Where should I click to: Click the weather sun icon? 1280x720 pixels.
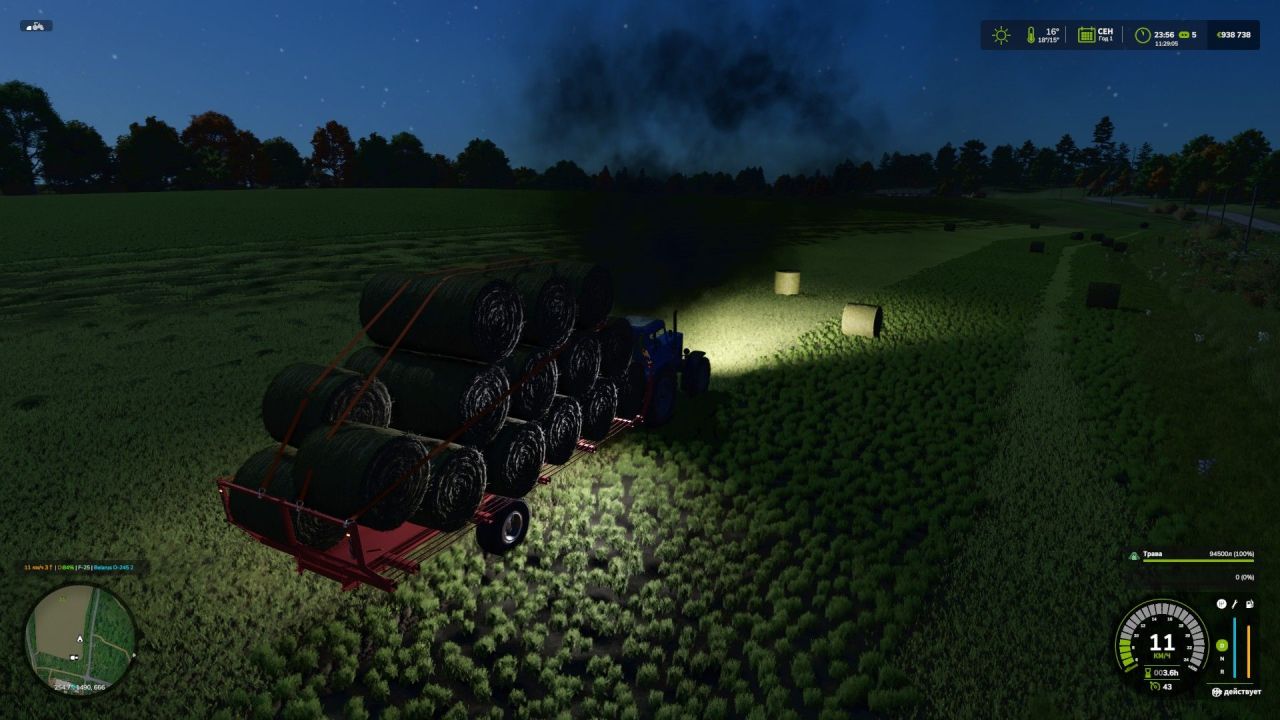click(1001, 33)
